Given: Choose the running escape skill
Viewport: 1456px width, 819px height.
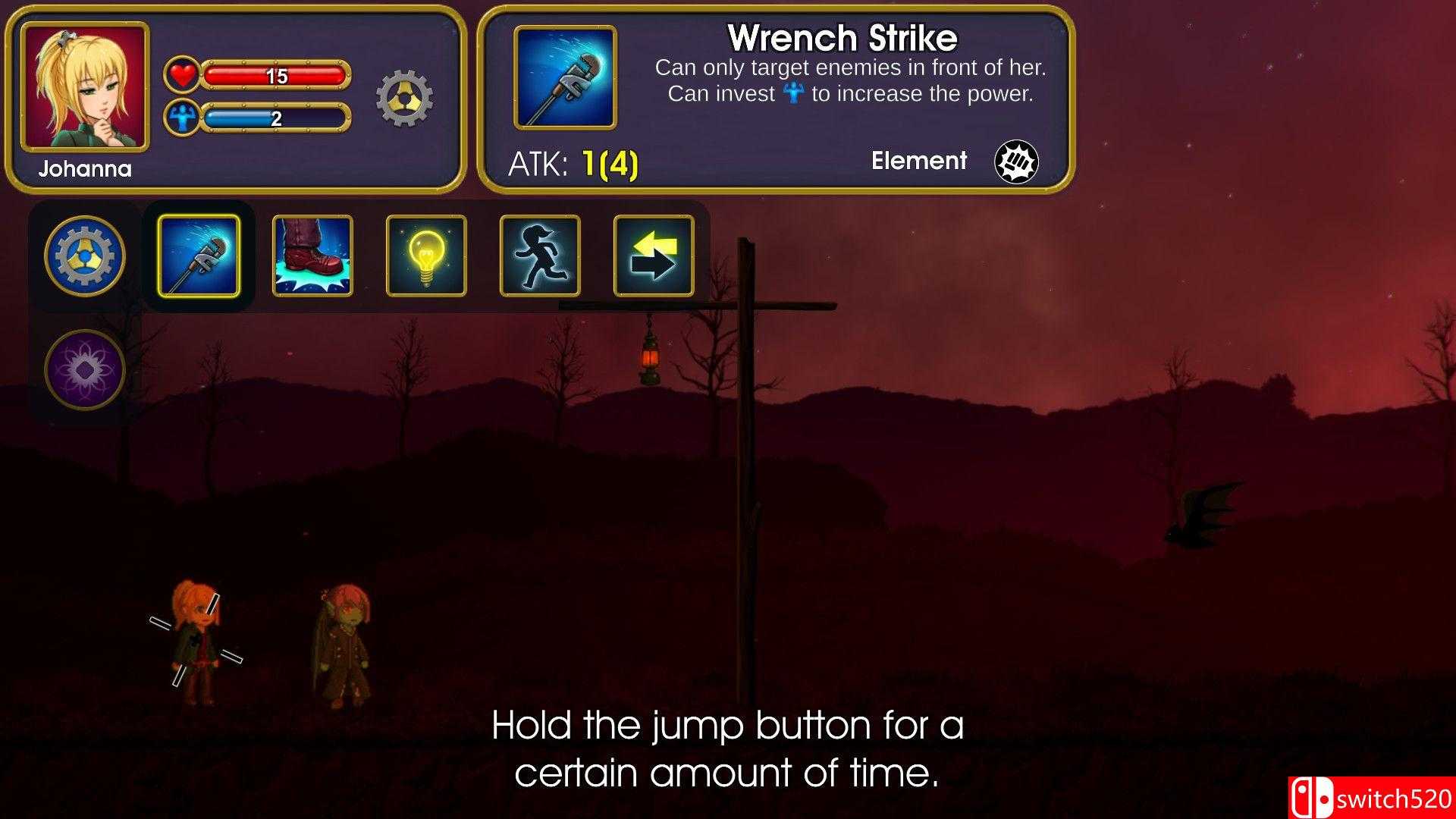Looking at the screenshot, I should (x=538, y=256).
